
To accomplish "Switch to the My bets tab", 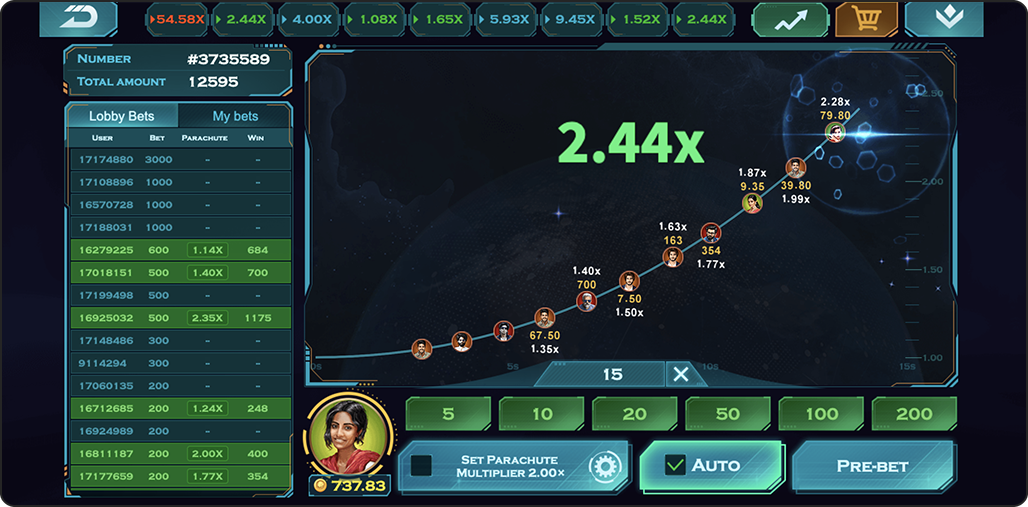I will pyautogui.click(x=235, y=116).
